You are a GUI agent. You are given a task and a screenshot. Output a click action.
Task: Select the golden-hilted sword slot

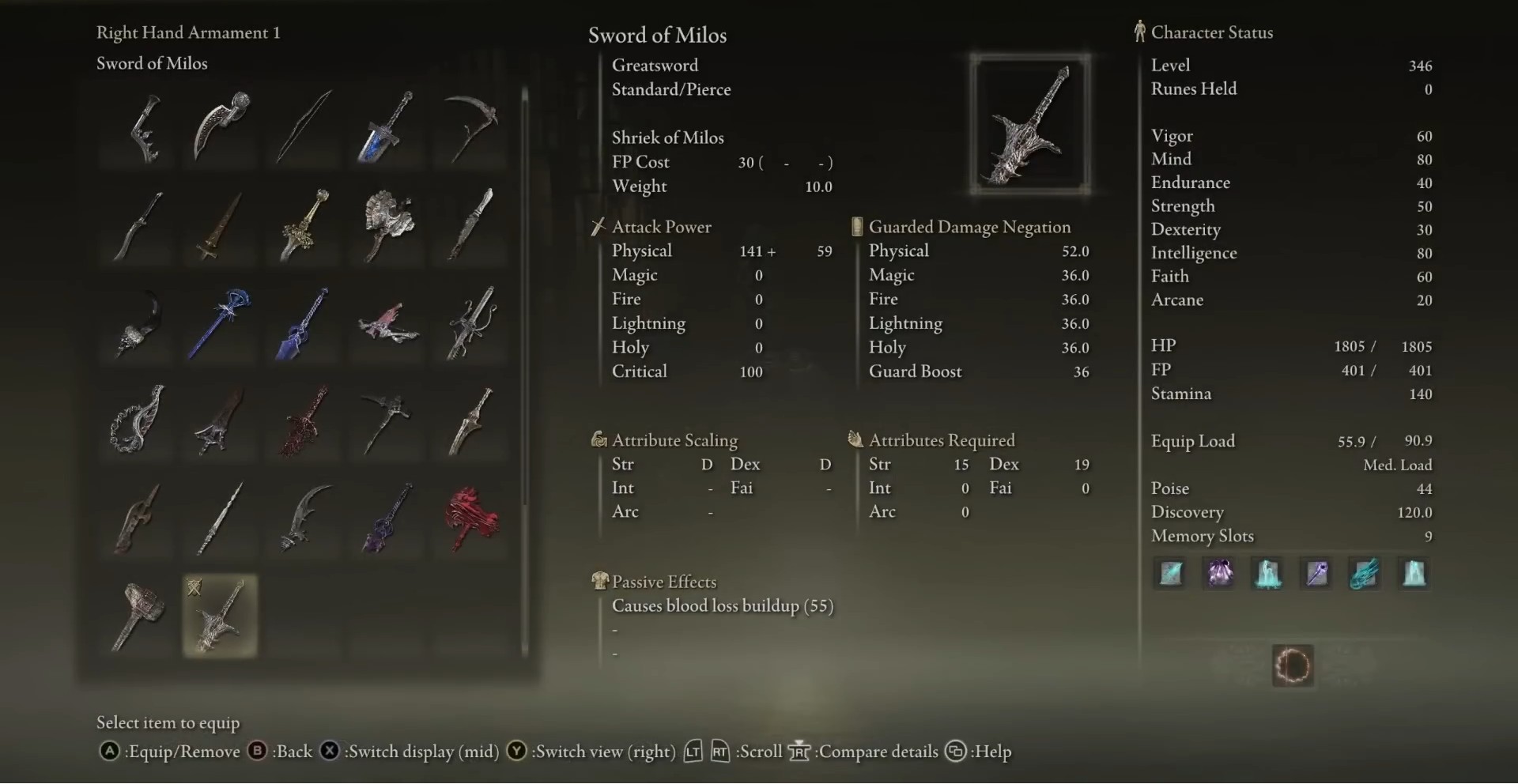tap(304, 224)
